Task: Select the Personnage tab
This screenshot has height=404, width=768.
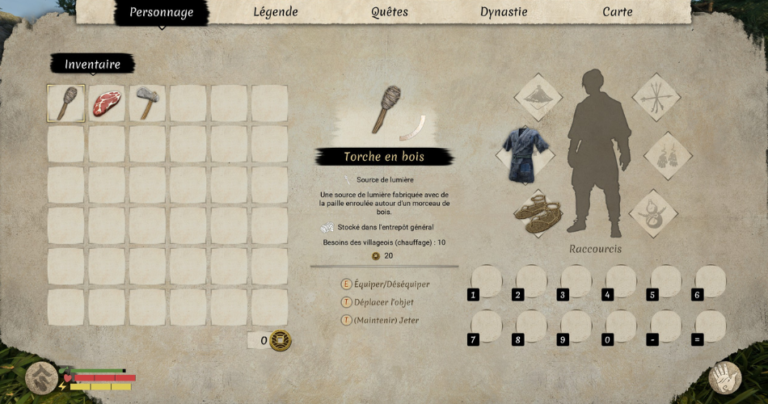Action: coord(161,13)
